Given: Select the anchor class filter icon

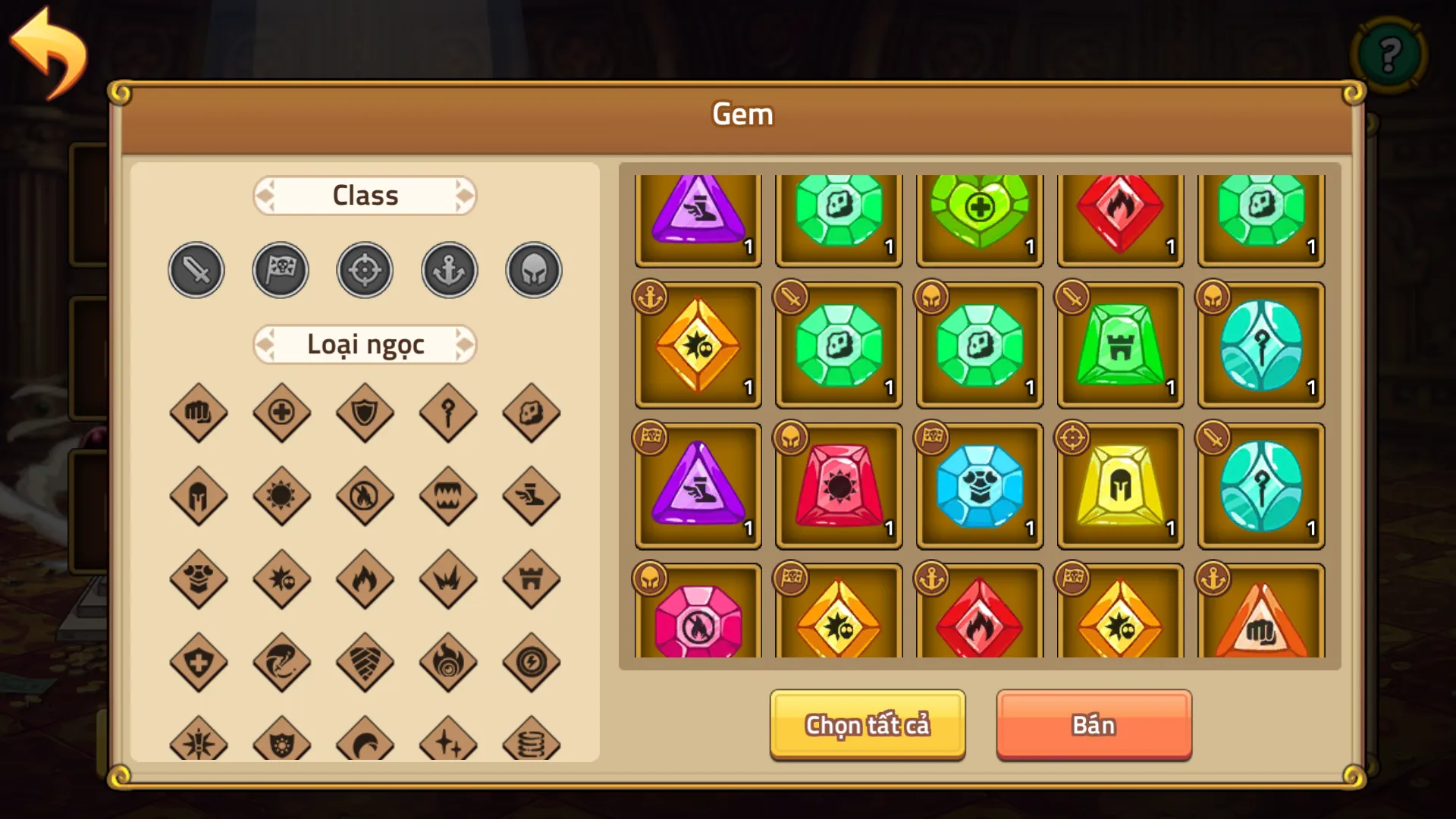Looking at the screenshot, I should 448,269.
